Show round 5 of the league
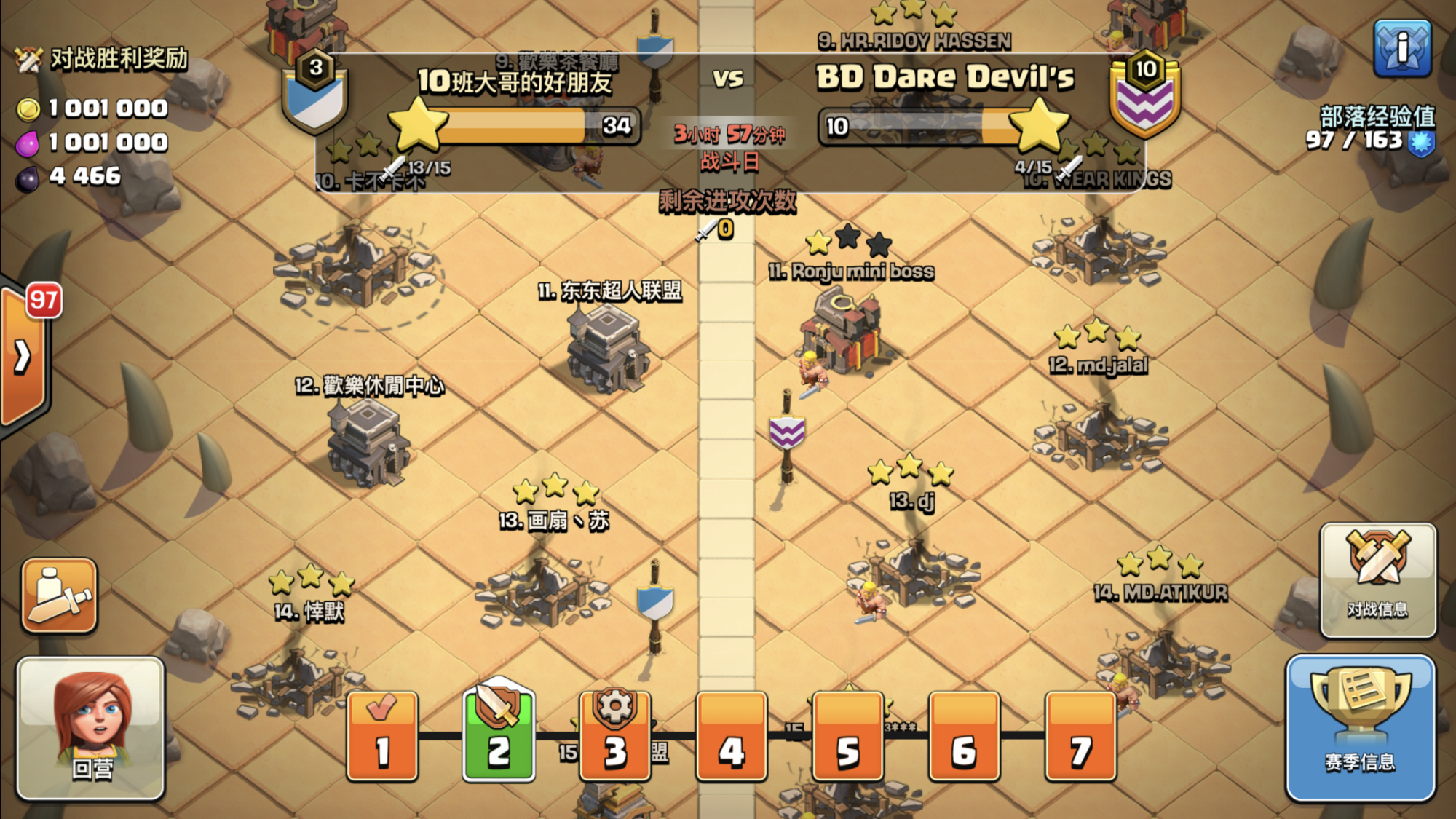The height and width of the screenshot is (819, 1456). click(847, 735)
